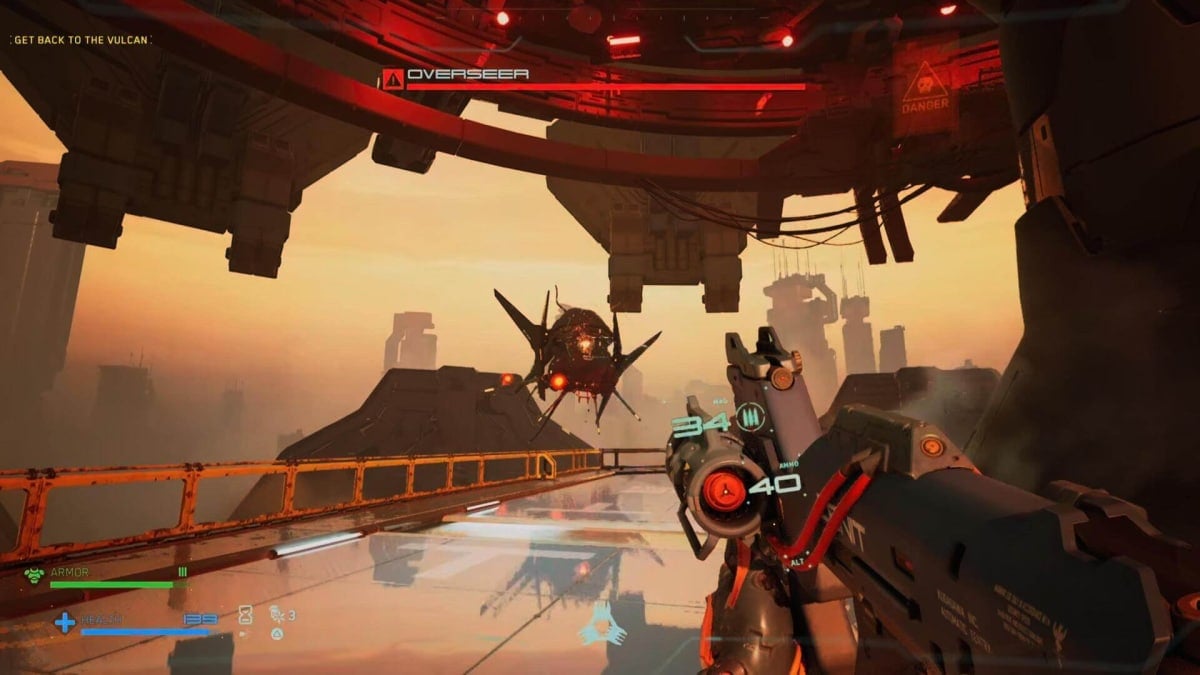The image size is (1200, 675).
Task: Select the grenade item icon
Action: (x=276, y=615)
